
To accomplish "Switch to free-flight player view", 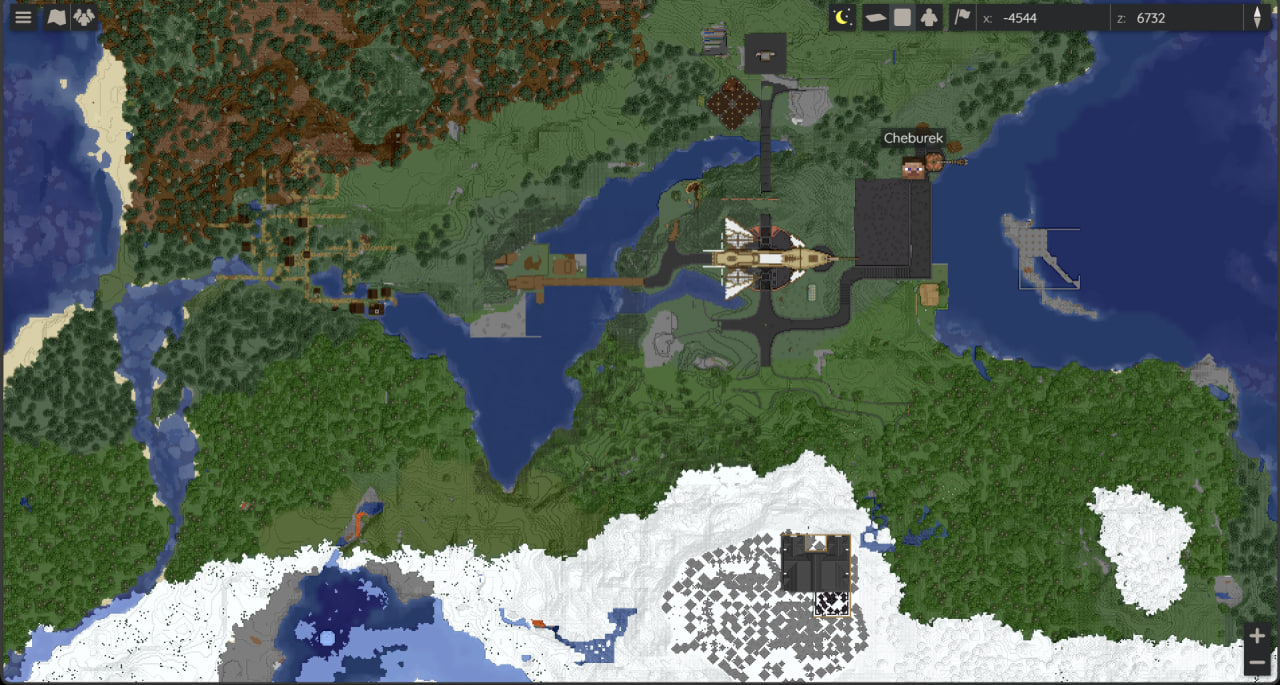I will click(x=929, y=17).
